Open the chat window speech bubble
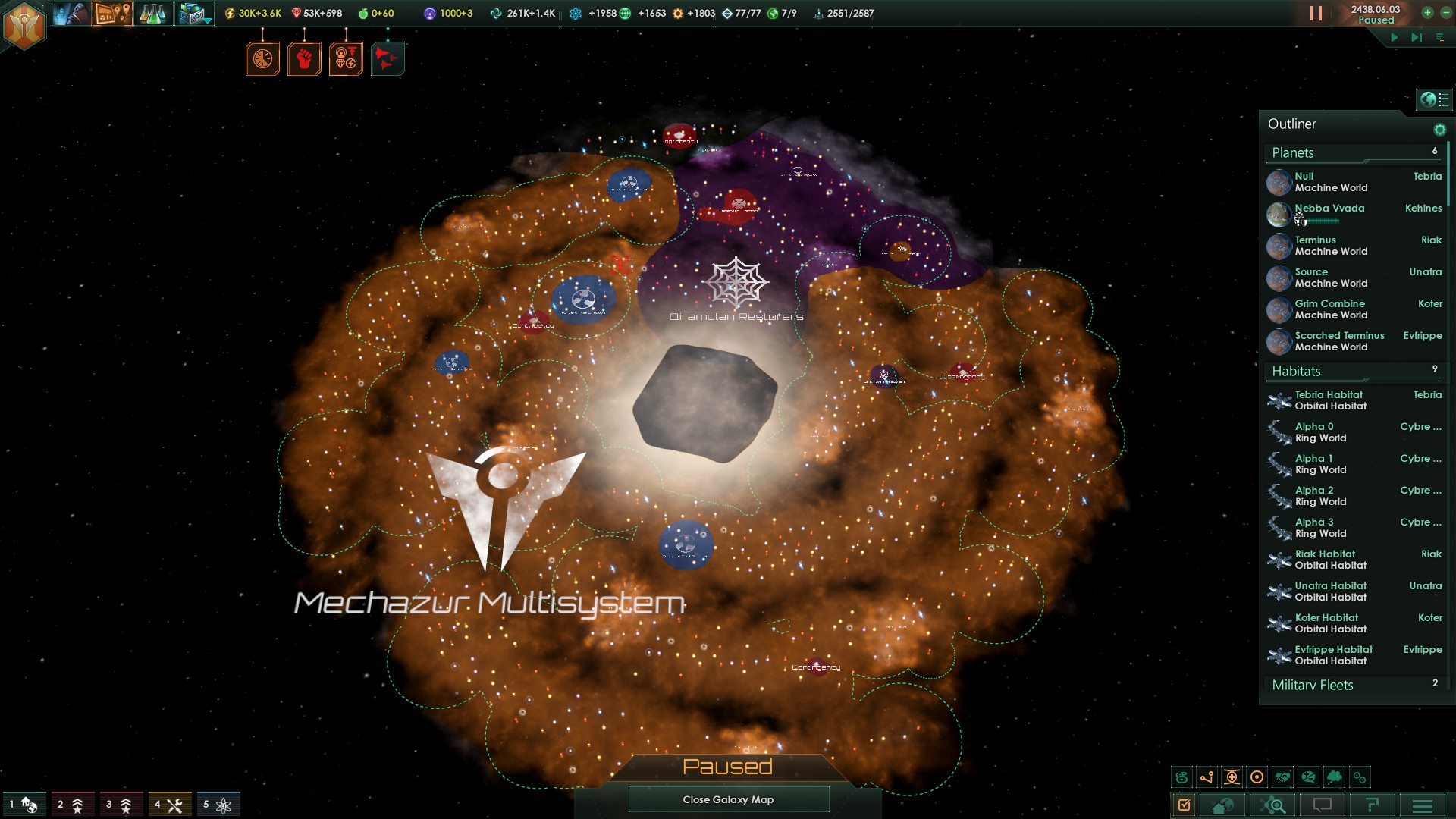This screenshot has height=819, width=1456. point(1323,805)
